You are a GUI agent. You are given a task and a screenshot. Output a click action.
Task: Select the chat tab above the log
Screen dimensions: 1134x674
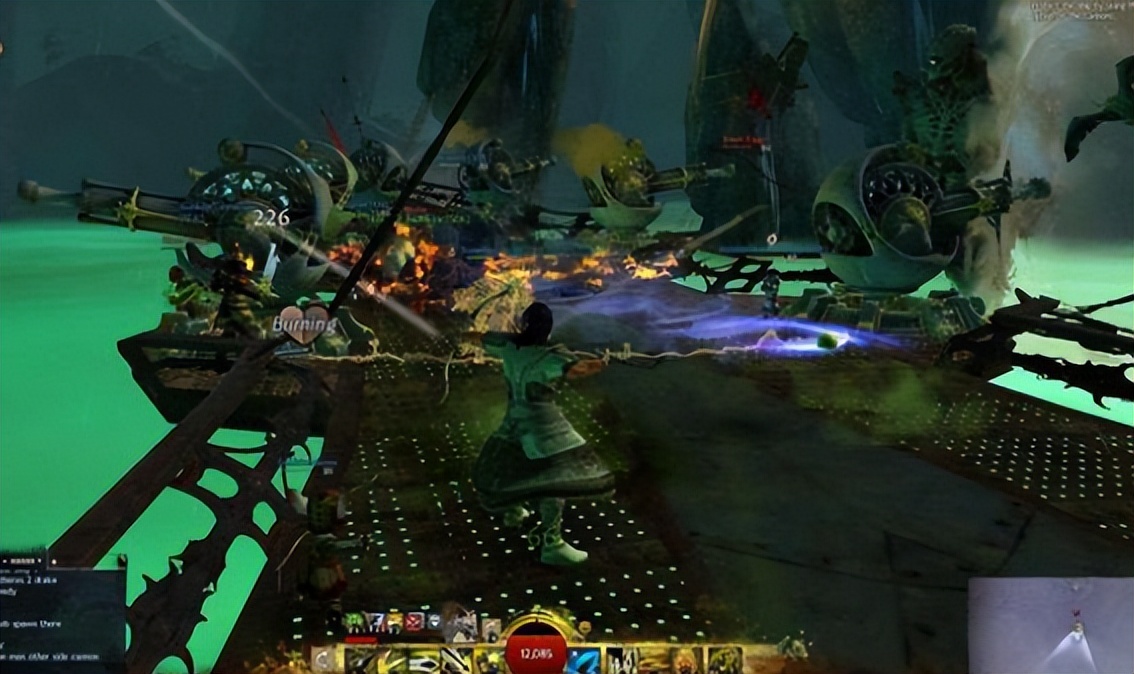tap(24, 558)
